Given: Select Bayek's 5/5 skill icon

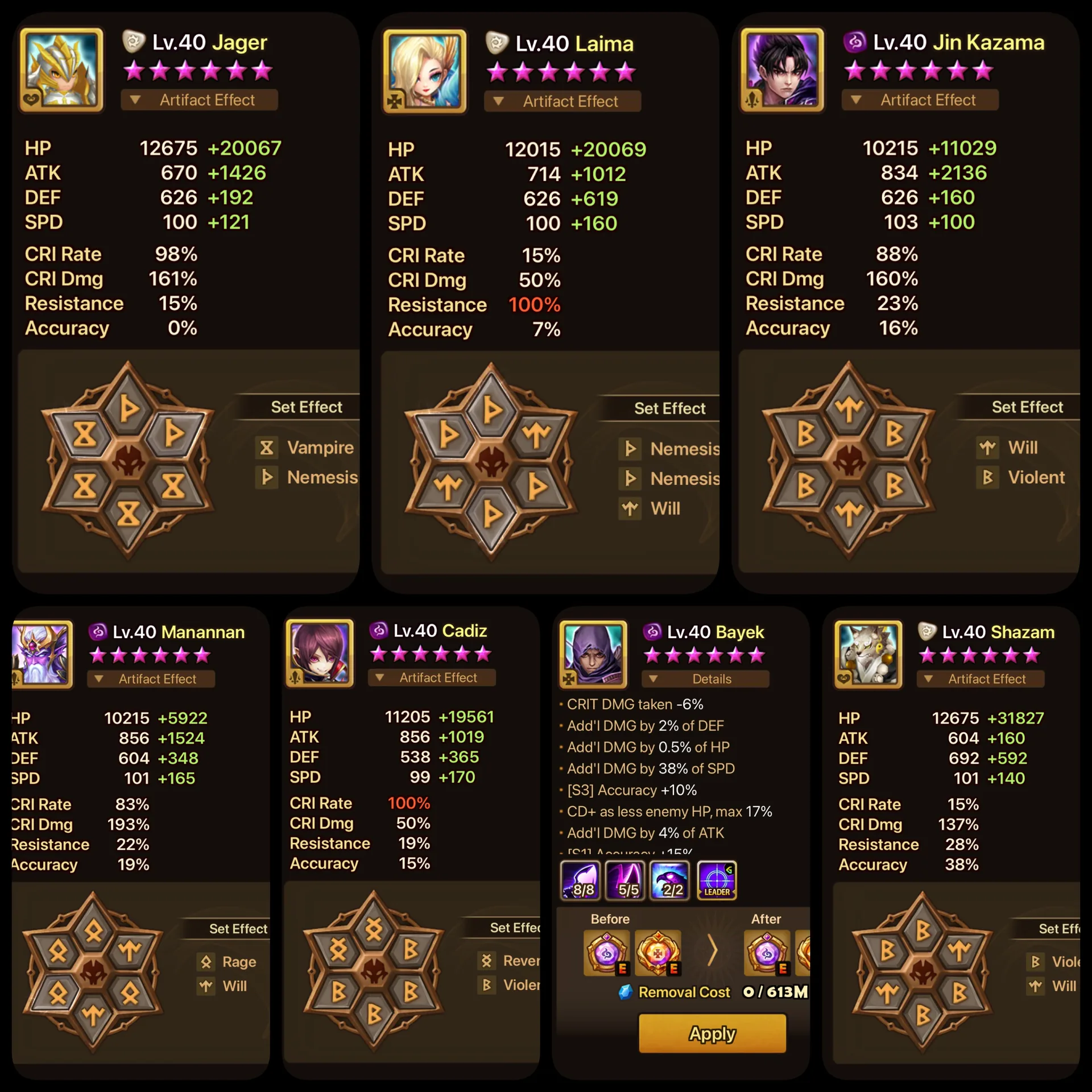Looking at the screenshot, I should coord(625,880).
